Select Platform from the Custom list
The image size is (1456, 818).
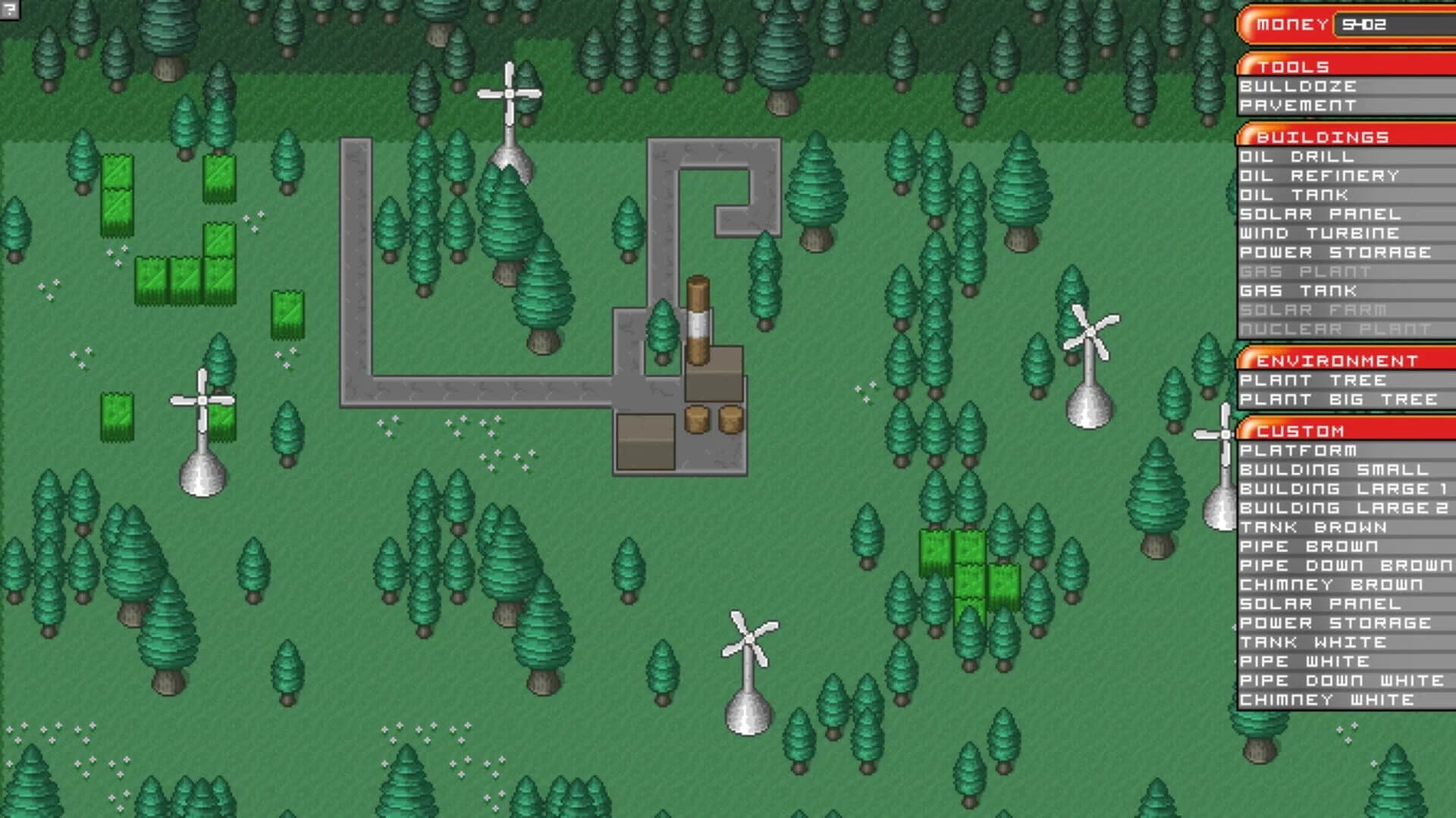pos(1298,450)
